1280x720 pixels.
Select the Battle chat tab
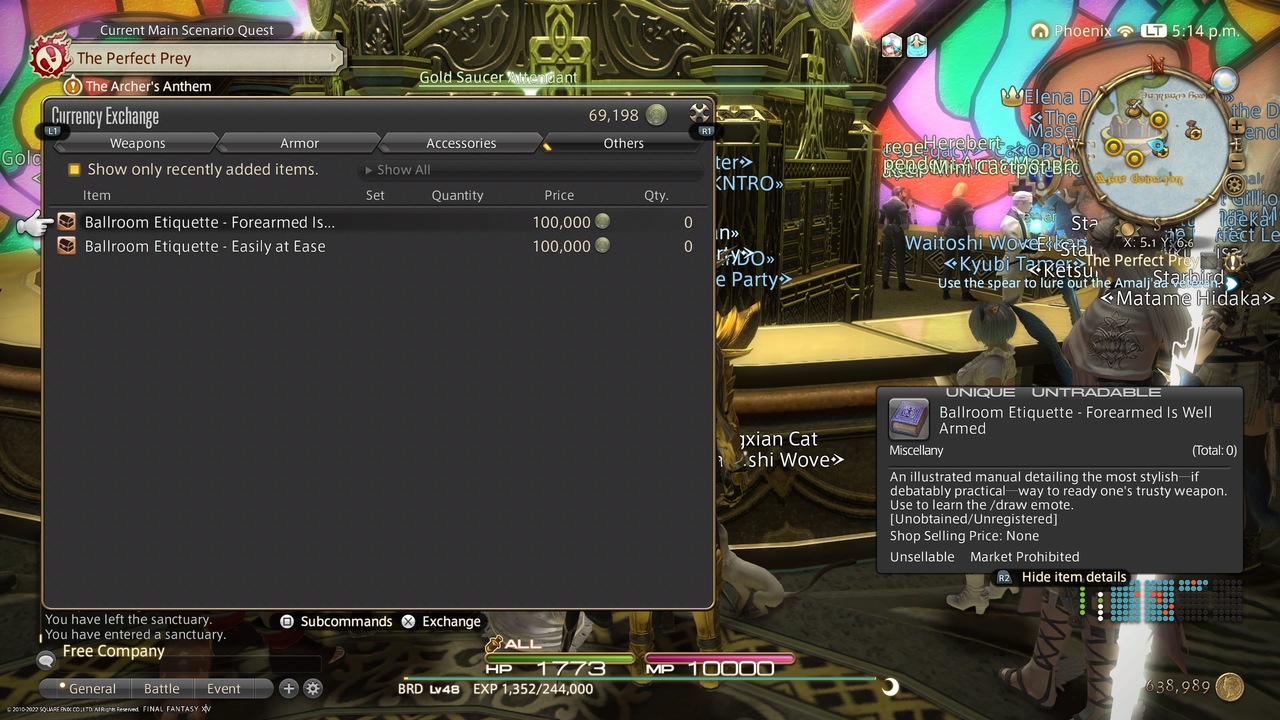pos(162,688)
